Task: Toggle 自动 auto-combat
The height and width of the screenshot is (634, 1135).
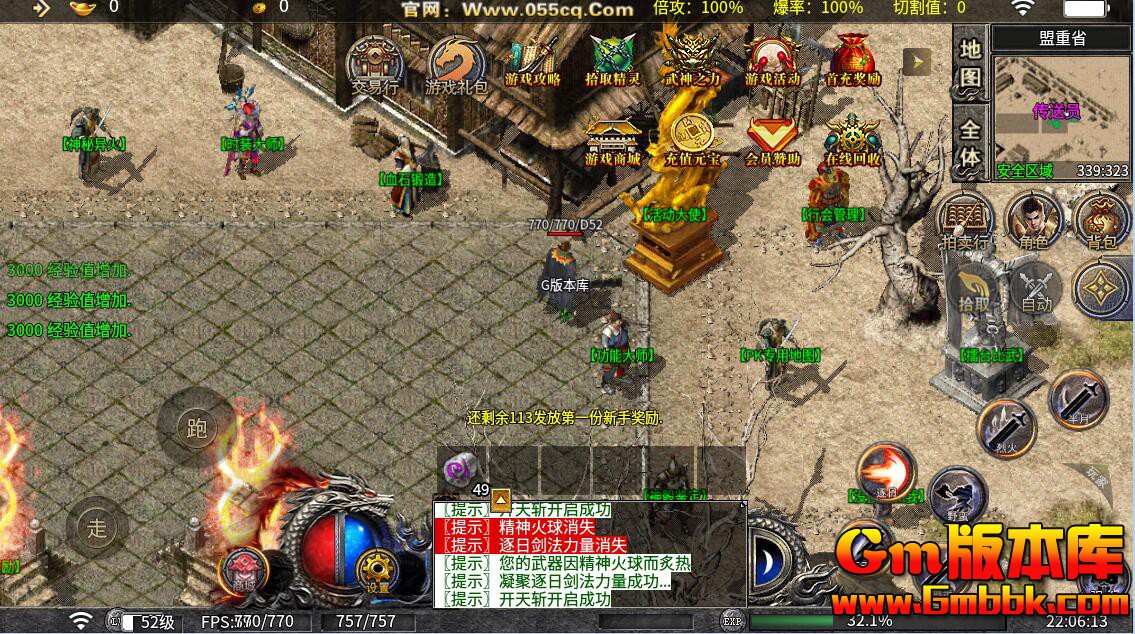Action: click(x=1036, y=291)
